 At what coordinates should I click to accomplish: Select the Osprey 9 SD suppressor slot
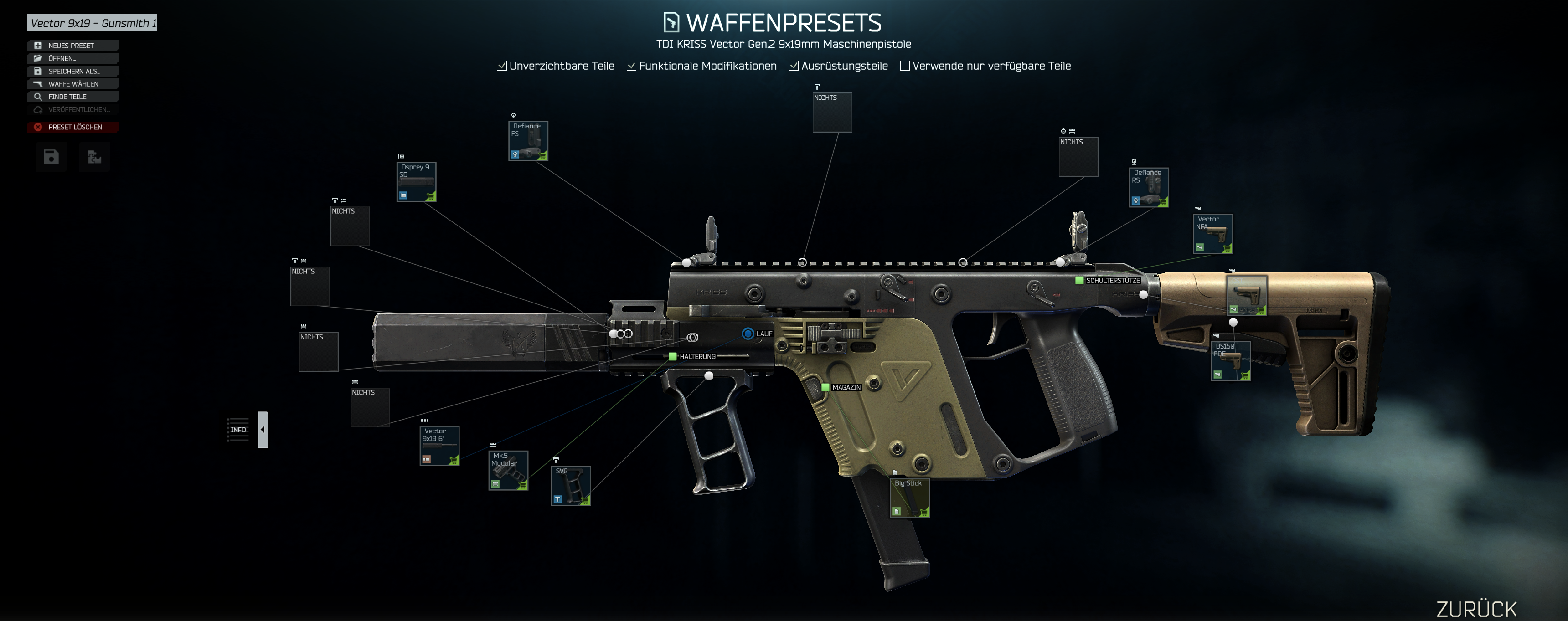click(416, 182)
